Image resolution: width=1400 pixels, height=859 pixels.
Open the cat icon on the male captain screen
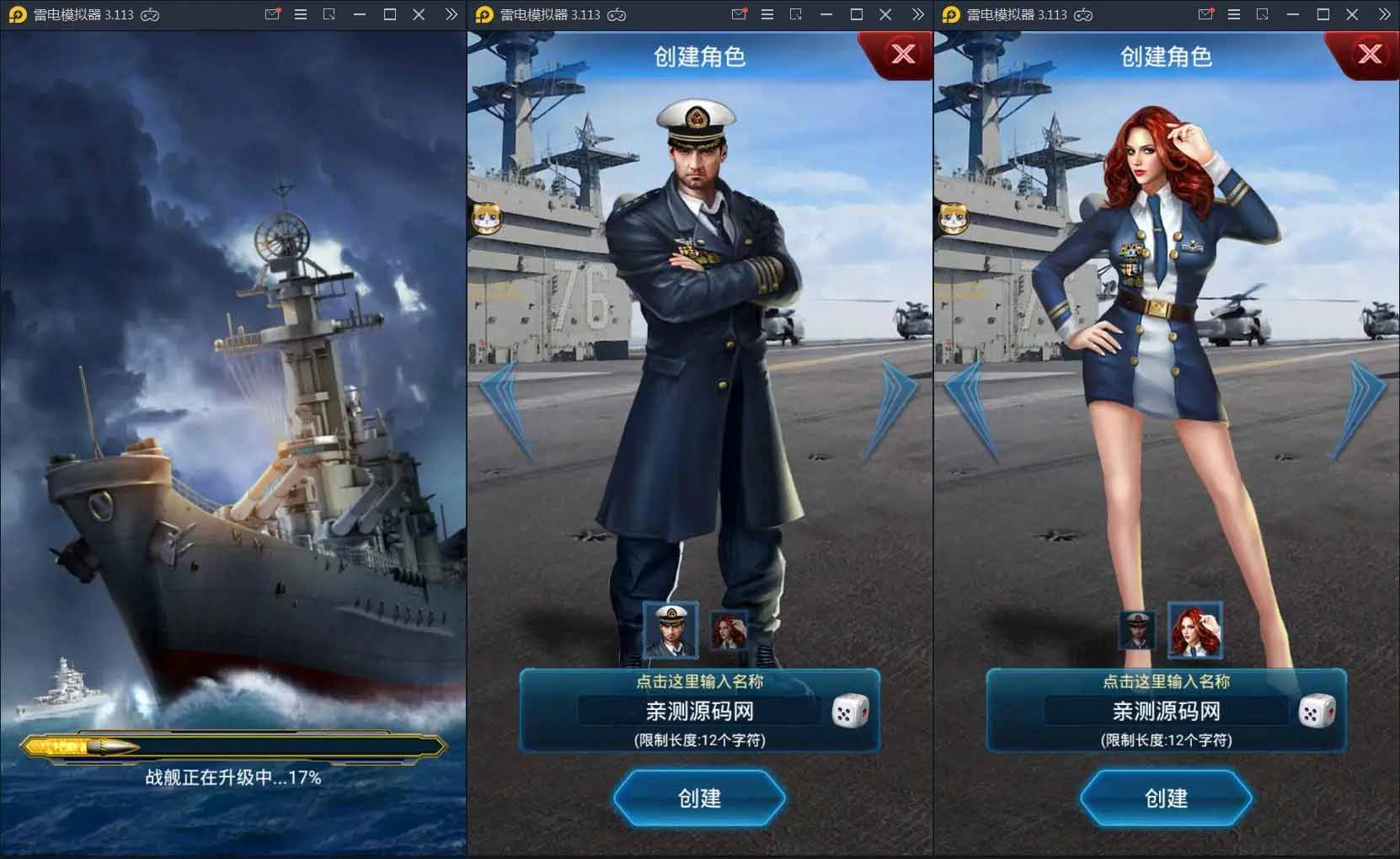pos(487,218)
